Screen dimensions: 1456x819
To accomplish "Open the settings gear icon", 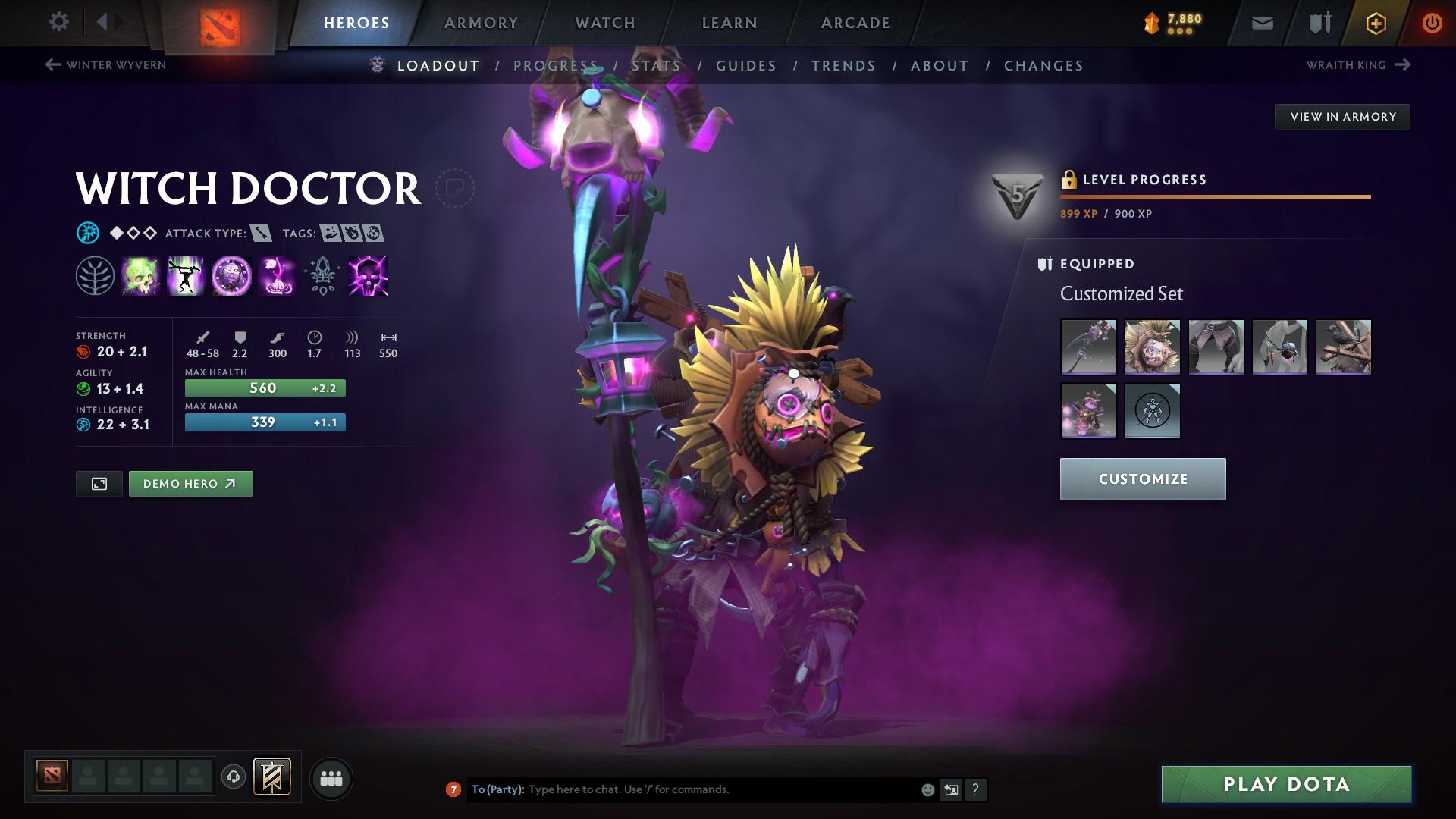I will [x=58, y=22].
